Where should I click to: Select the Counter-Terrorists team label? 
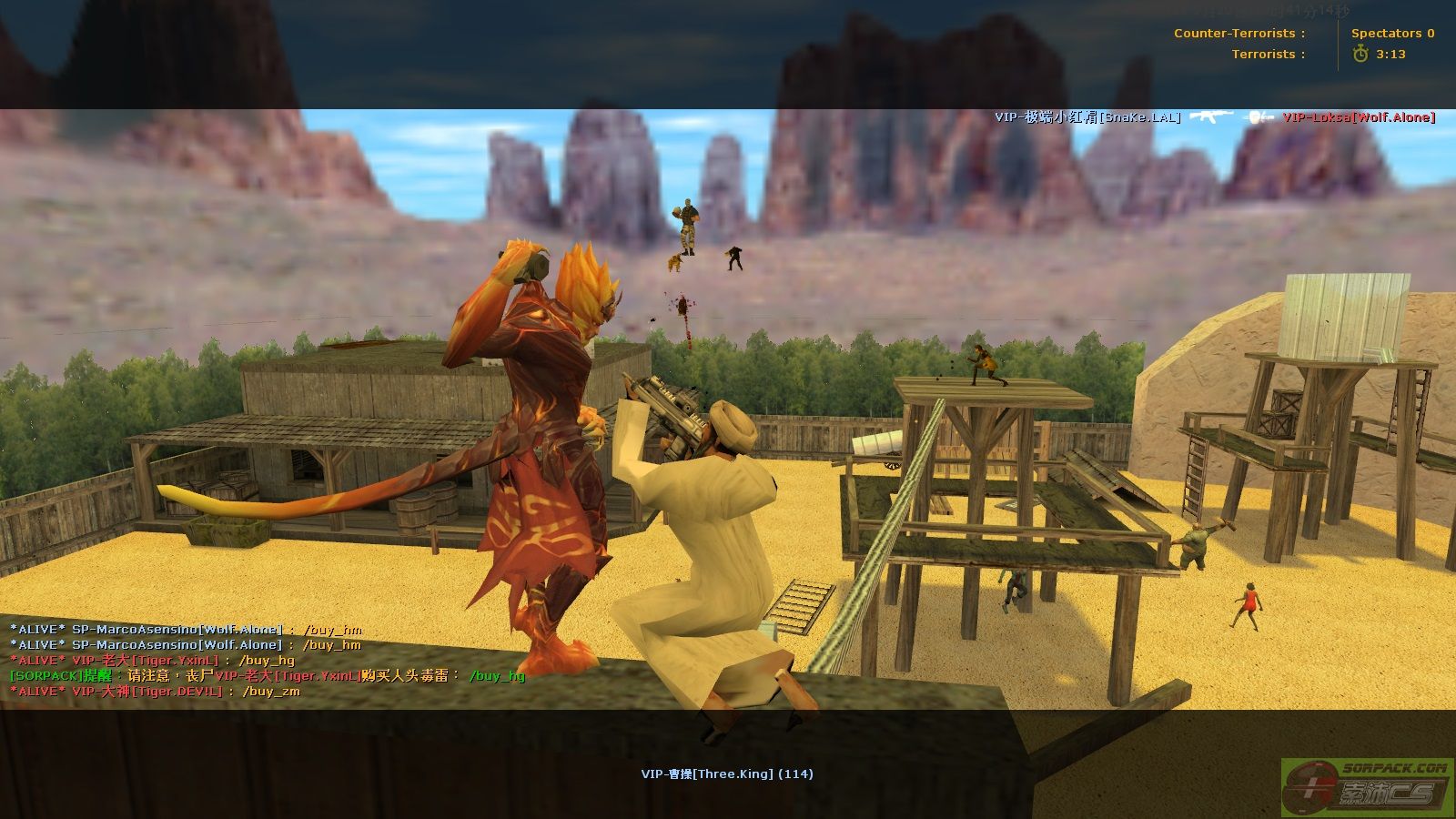[x=1239, y=34]
